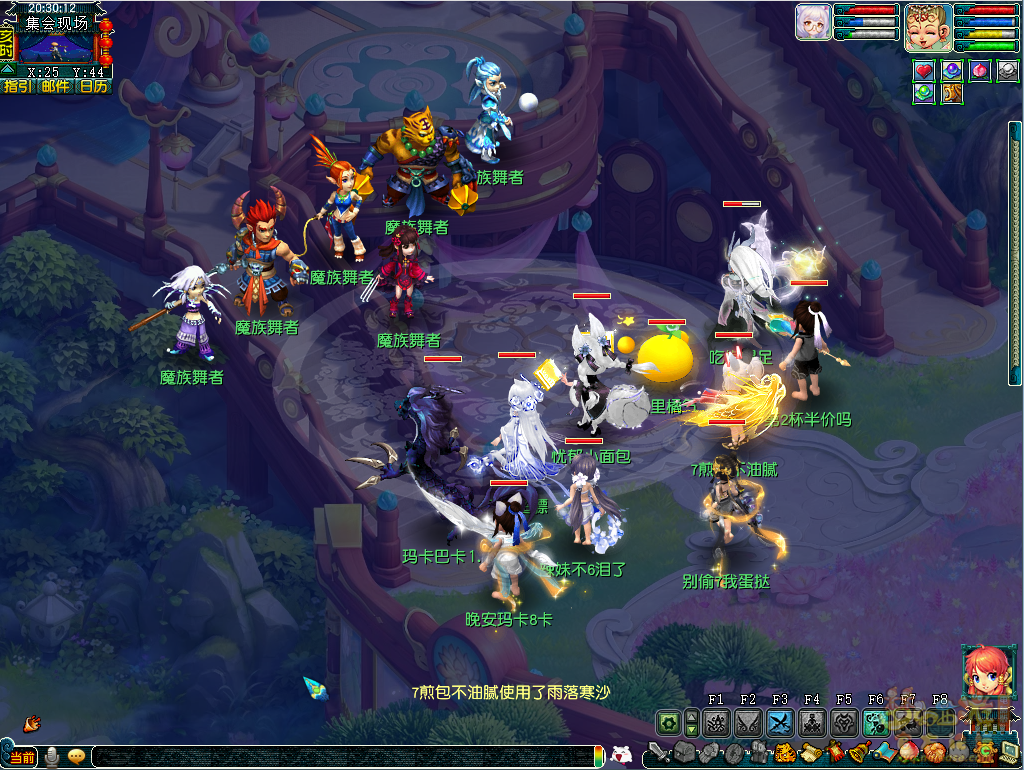The width and height of the screenshot is (1024, 770).
Task: Activate the F3 crossed blades skill
Action: click(x=780, y=722)
